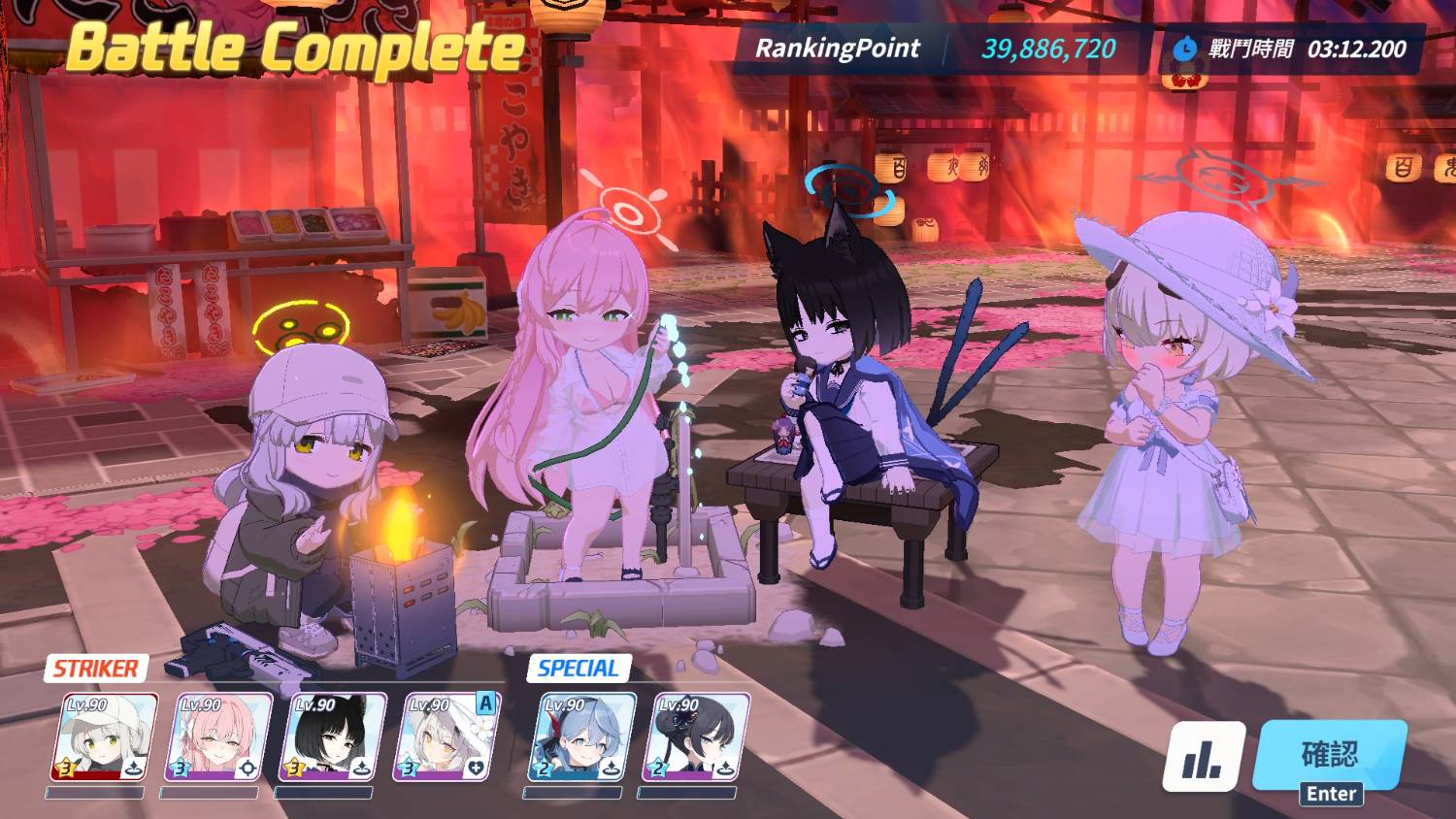Image resolution: width=1456 pixels, height=819 pixels.
Task: Open the battle statistics bar-chart button
Action: pos(1204,758)
